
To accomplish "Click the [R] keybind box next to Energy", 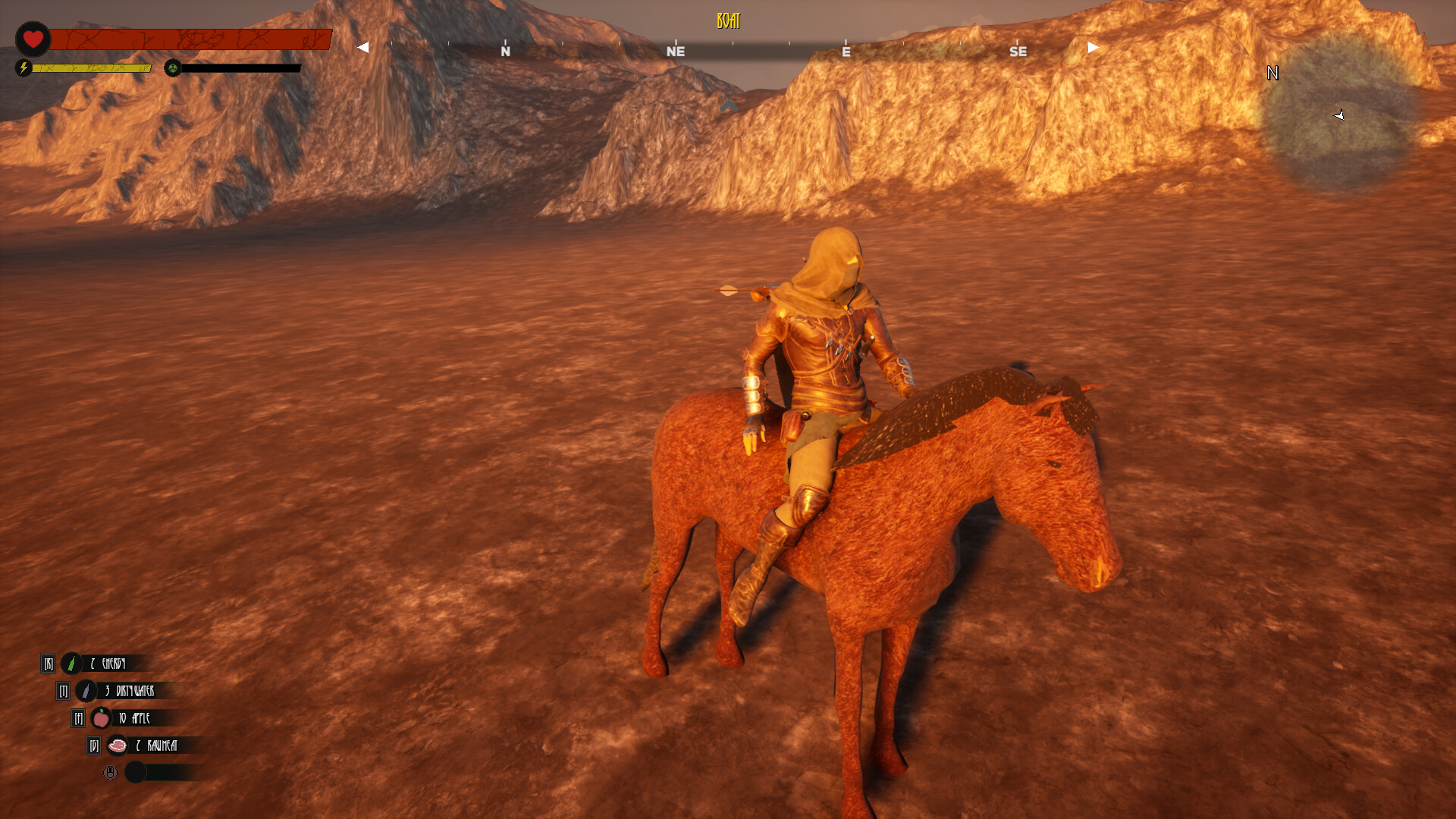I will (47, 662).
